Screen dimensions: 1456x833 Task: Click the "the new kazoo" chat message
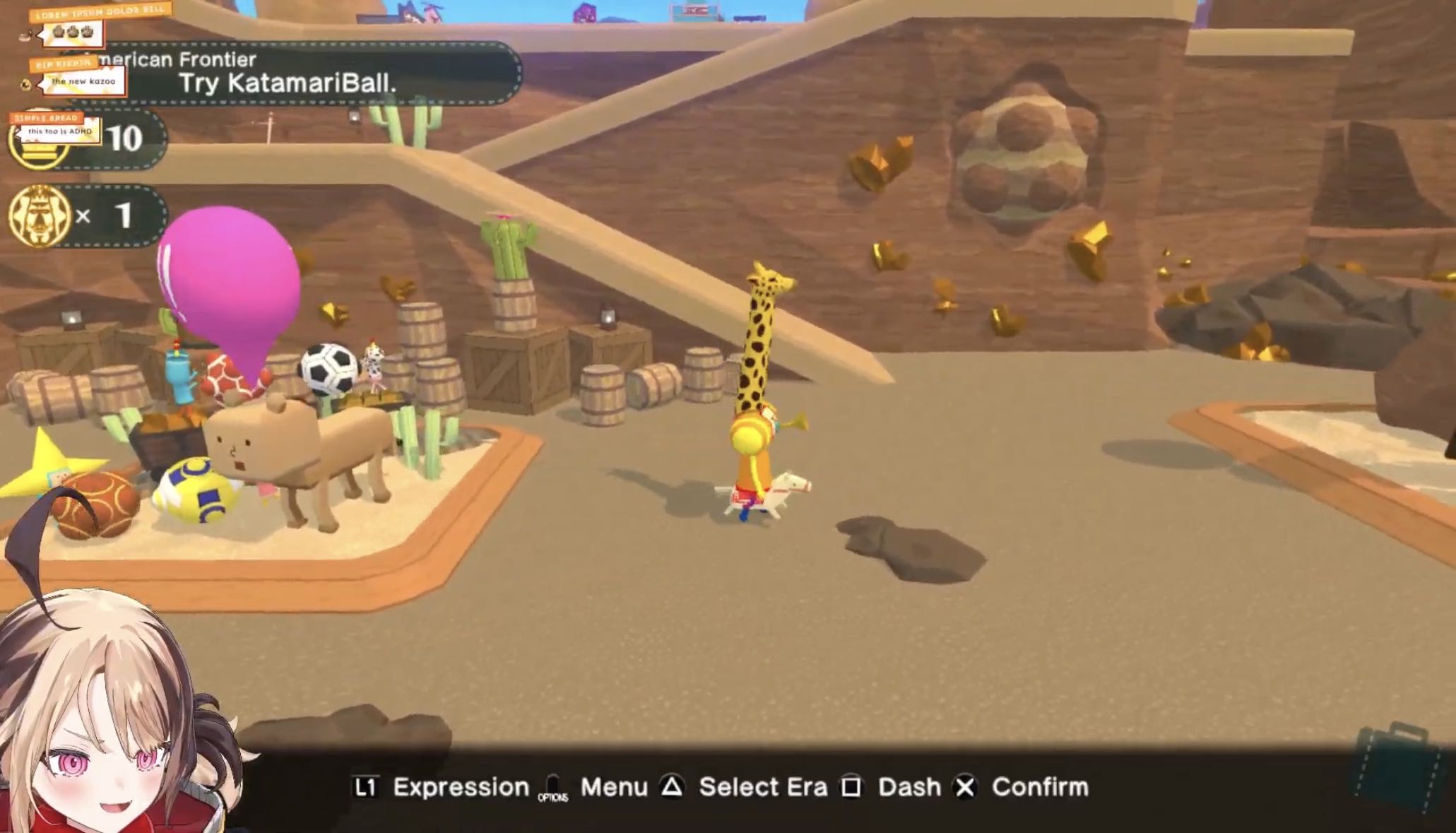click(83, 81)
